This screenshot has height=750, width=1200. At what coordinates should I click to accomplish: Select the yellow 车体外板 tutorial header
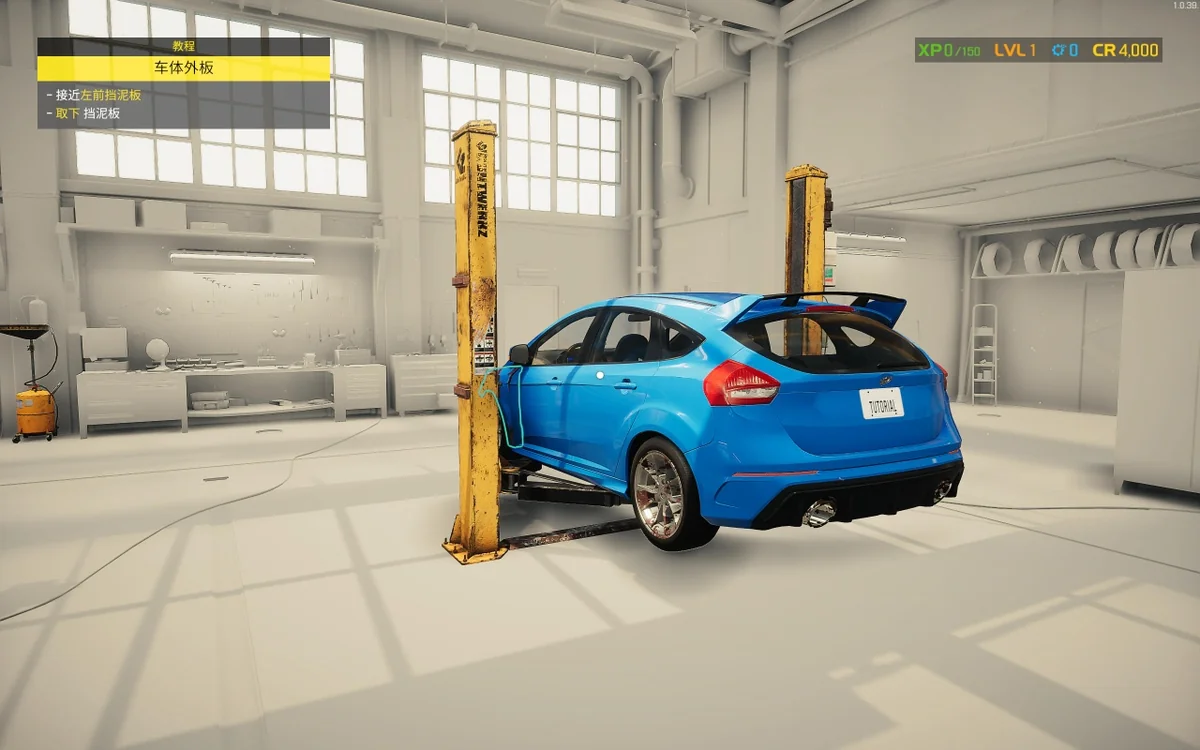coord(183,68)
